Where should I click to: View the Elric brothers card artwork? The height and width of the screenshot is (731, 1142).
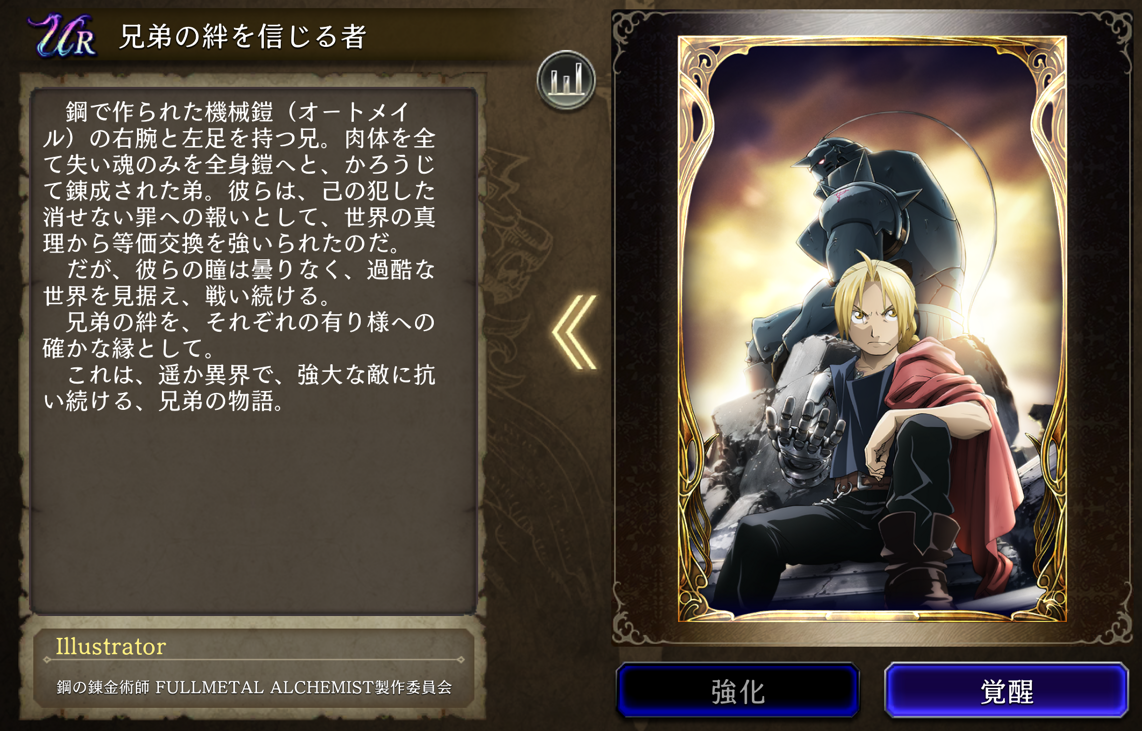tap(872, 330)
